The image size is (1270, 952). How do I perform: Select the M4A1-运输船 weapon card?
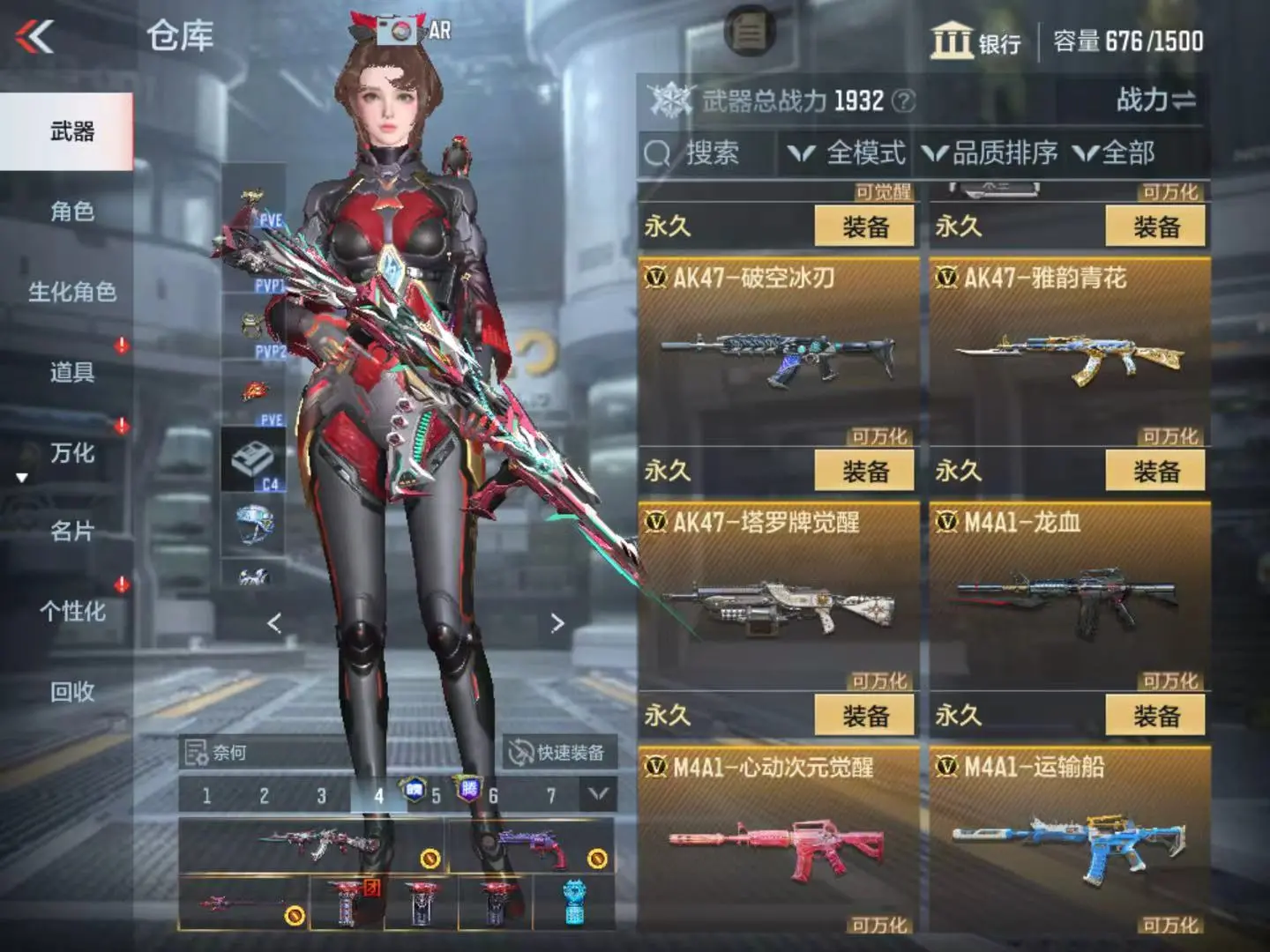pyautogui.click(x=1069, y=837)
